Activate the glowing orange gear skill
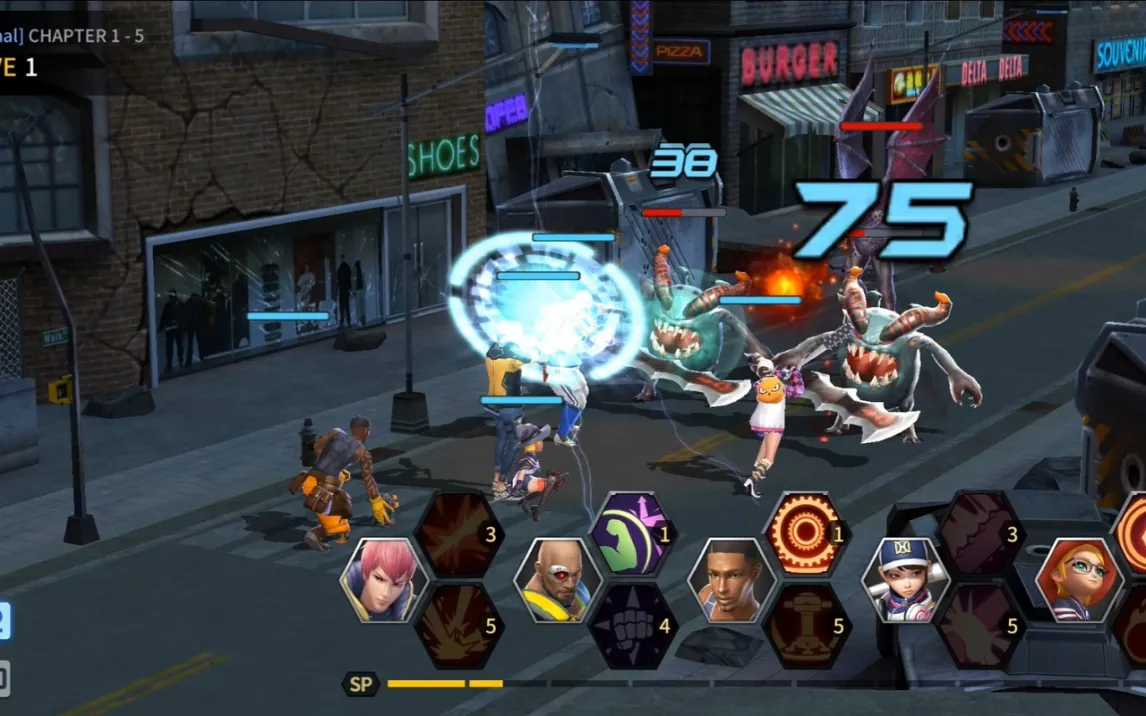 click(807, 535)
